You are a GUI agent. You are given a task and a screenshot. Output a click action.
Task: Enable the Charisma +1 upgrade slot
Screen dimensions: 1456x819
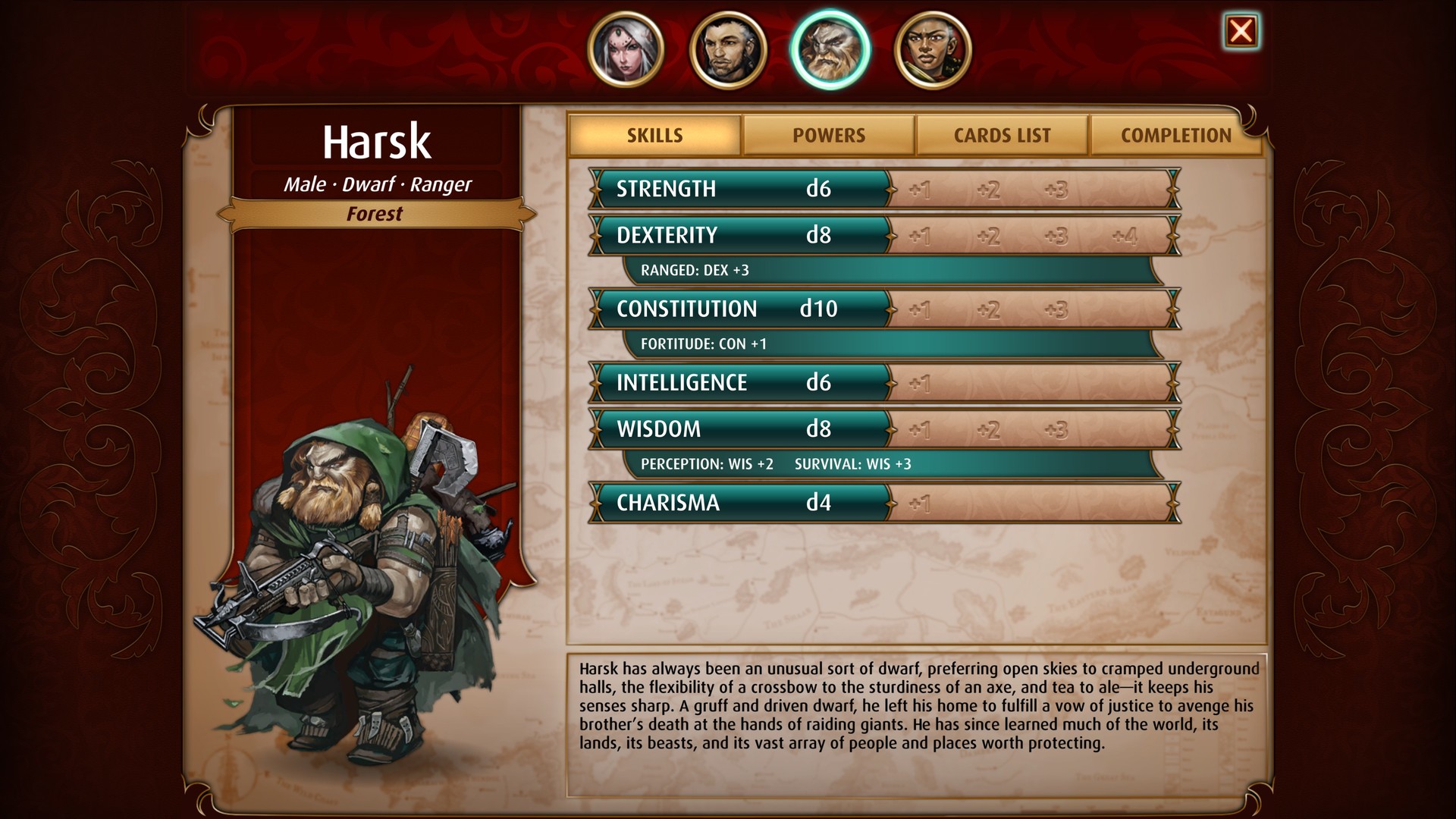(920, 503)
